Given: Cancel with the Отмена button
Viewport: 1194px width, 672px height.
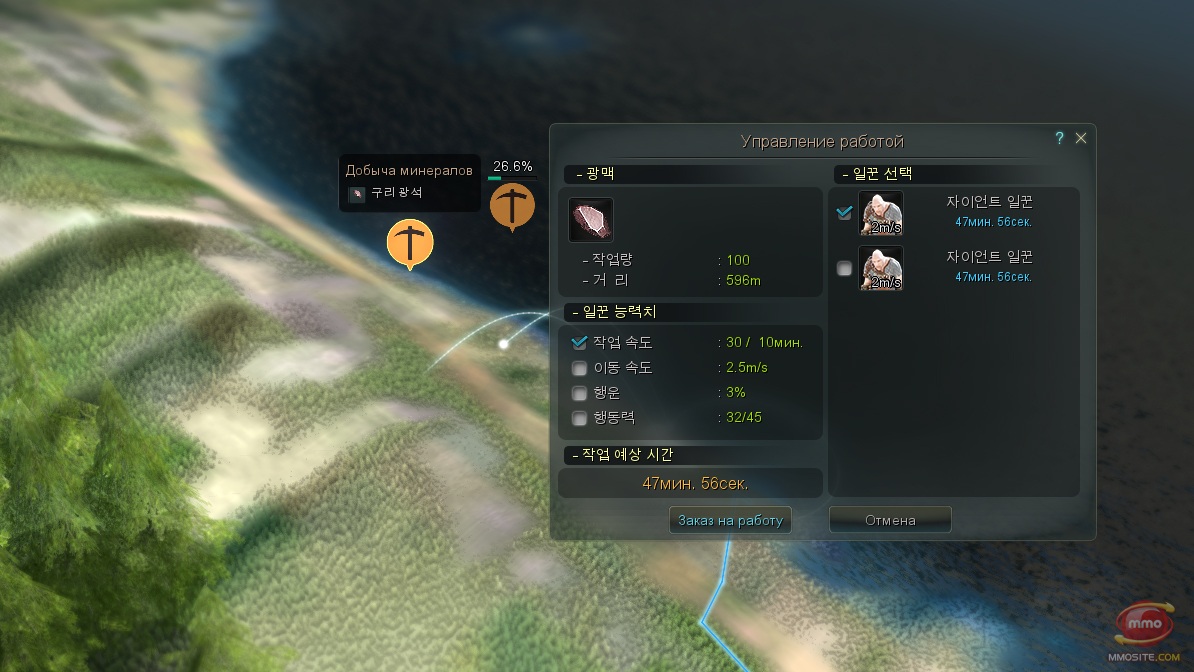Looking at the screenshot, I should point(890,520).
